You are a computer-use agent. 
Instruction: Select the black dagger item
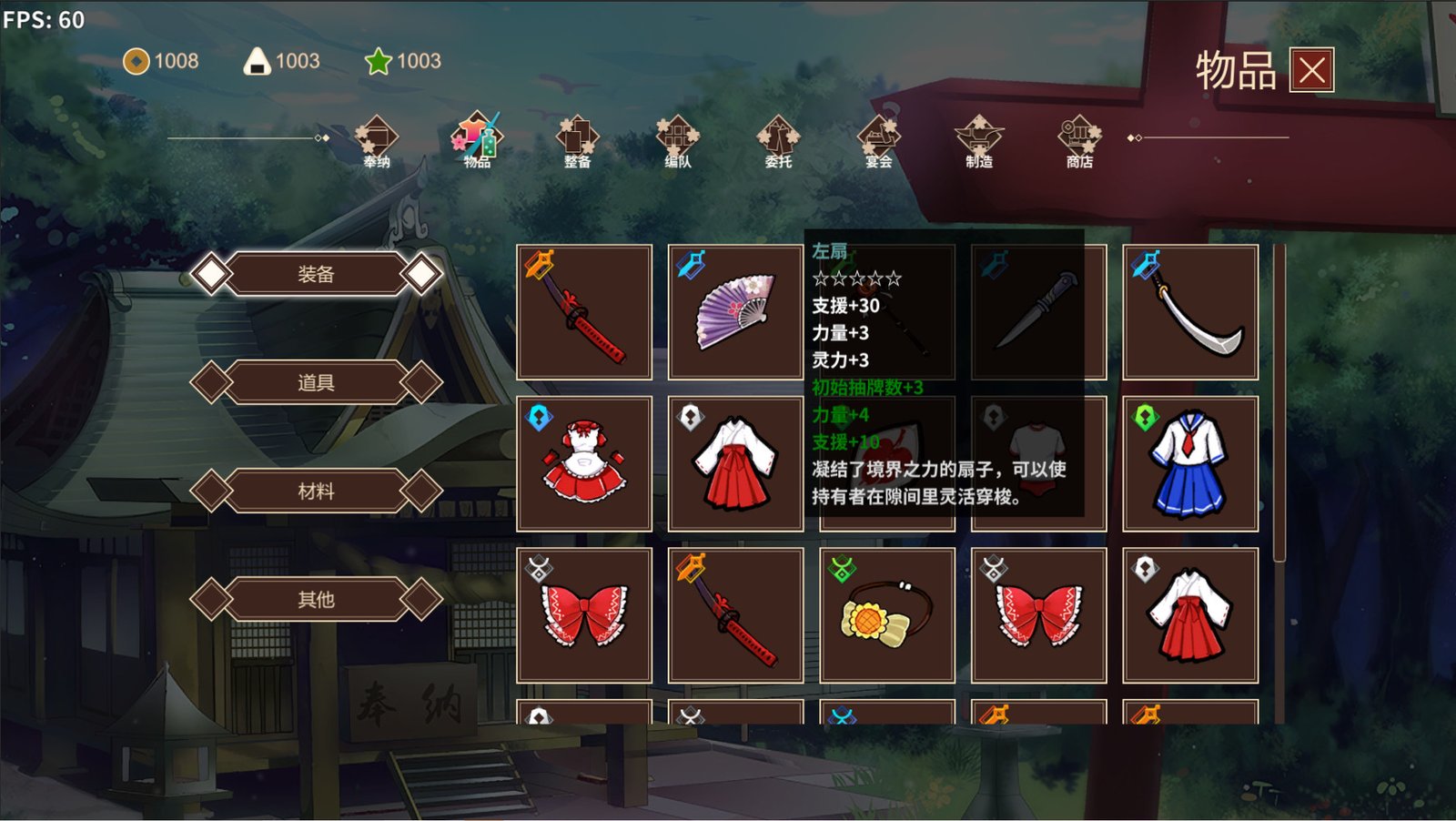1037,309
